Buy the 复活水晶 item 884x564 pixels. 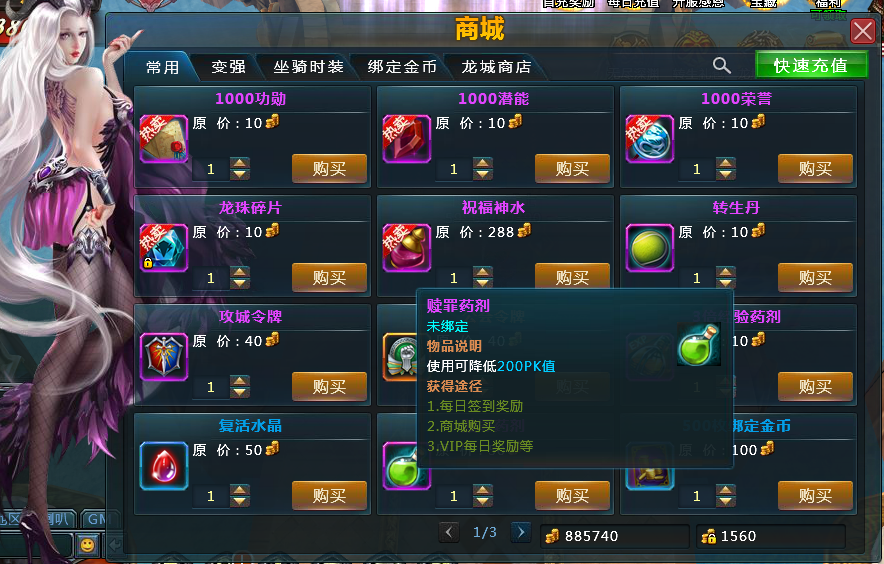pyautogui.click(x=329, y=495)
